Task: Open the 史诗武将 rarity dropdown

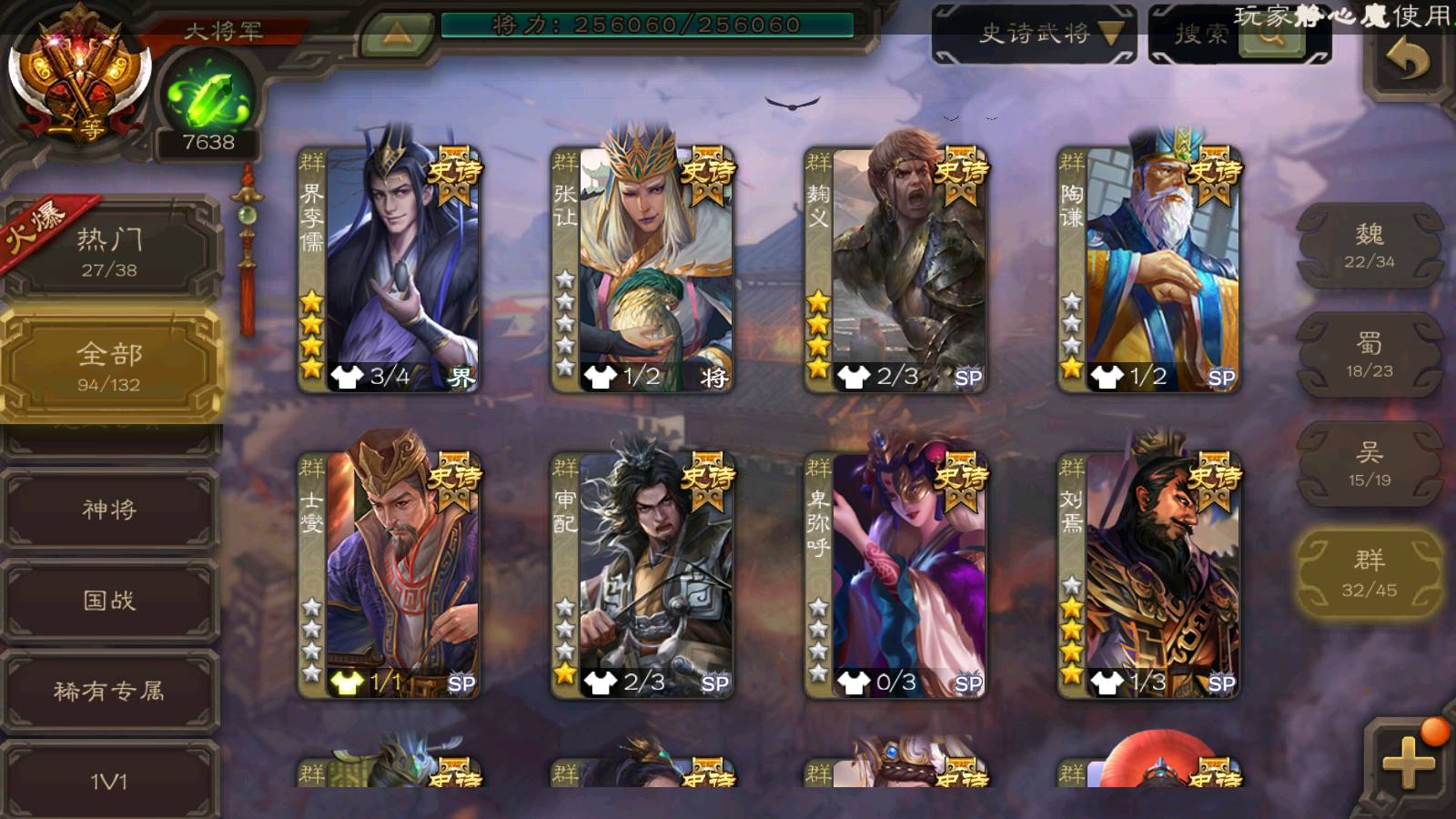Action: tap(1035, 35)
